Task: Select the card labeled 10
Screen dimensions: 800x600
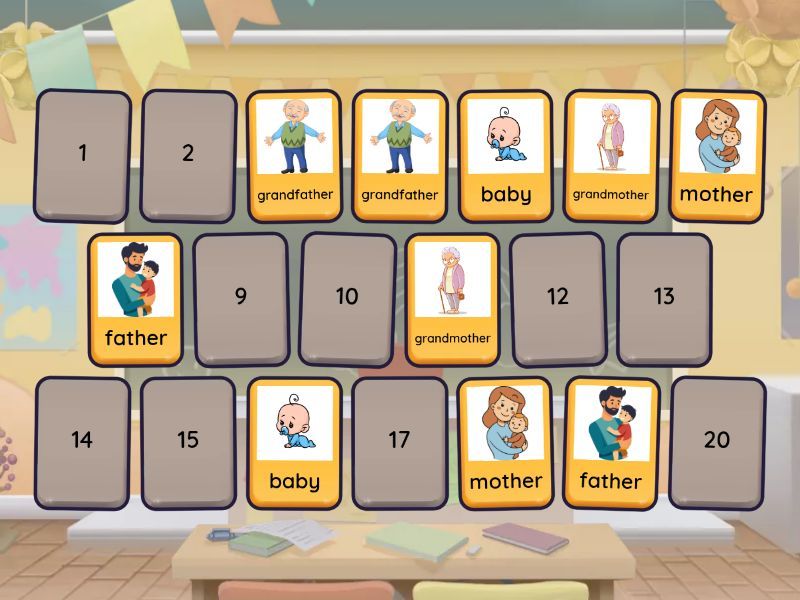Action: click(347, 297)
